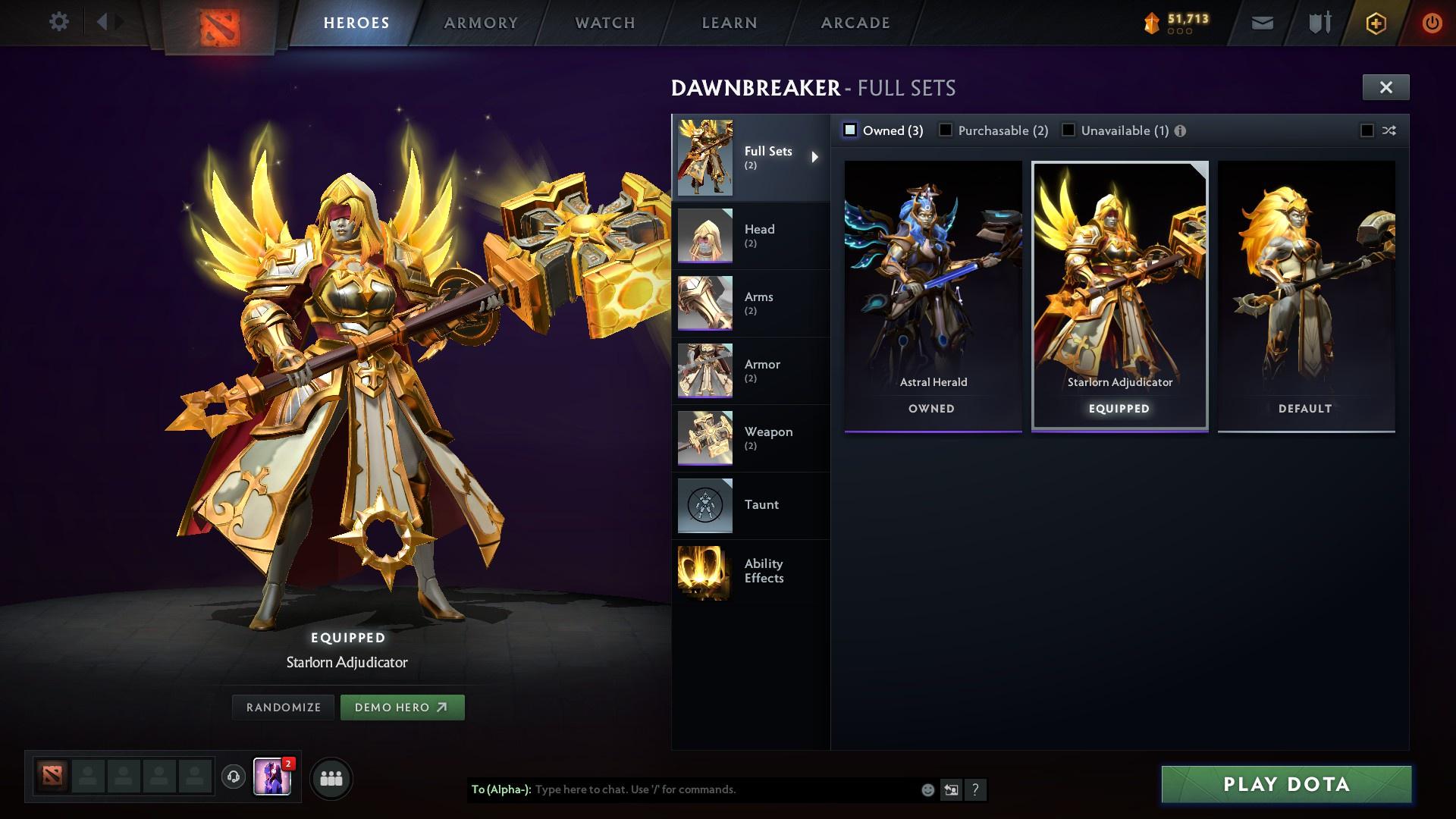The height and width of the screenshot is (819, 1456).
Task: Open the settings gear menu
Action: pyautogui.click(x=58, y=22)
